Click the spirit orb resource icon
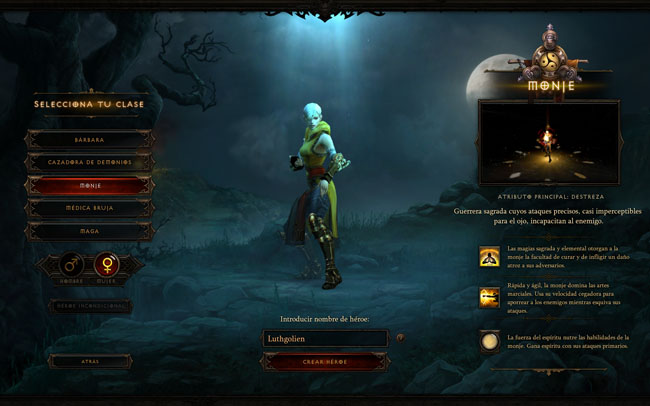The image size is (650, 406). click(490, 342)
